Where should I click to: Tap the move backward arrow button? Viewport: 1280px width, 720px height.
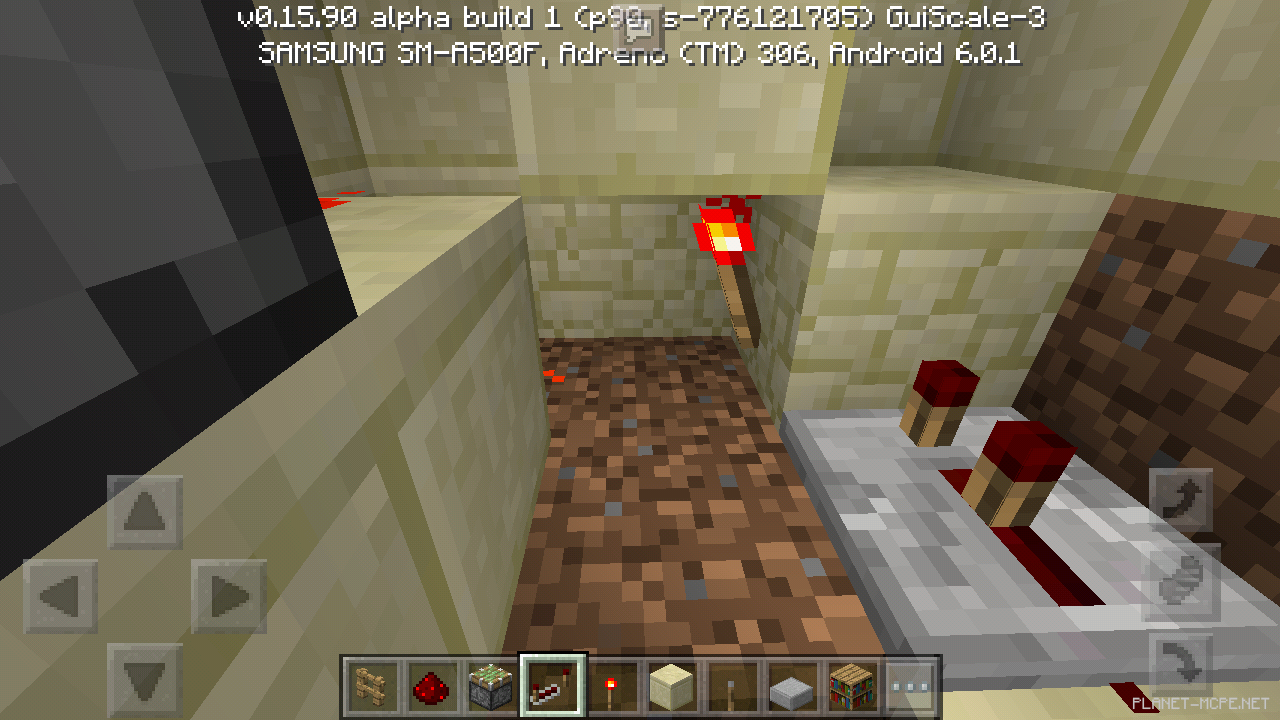[x=145, y=677]
